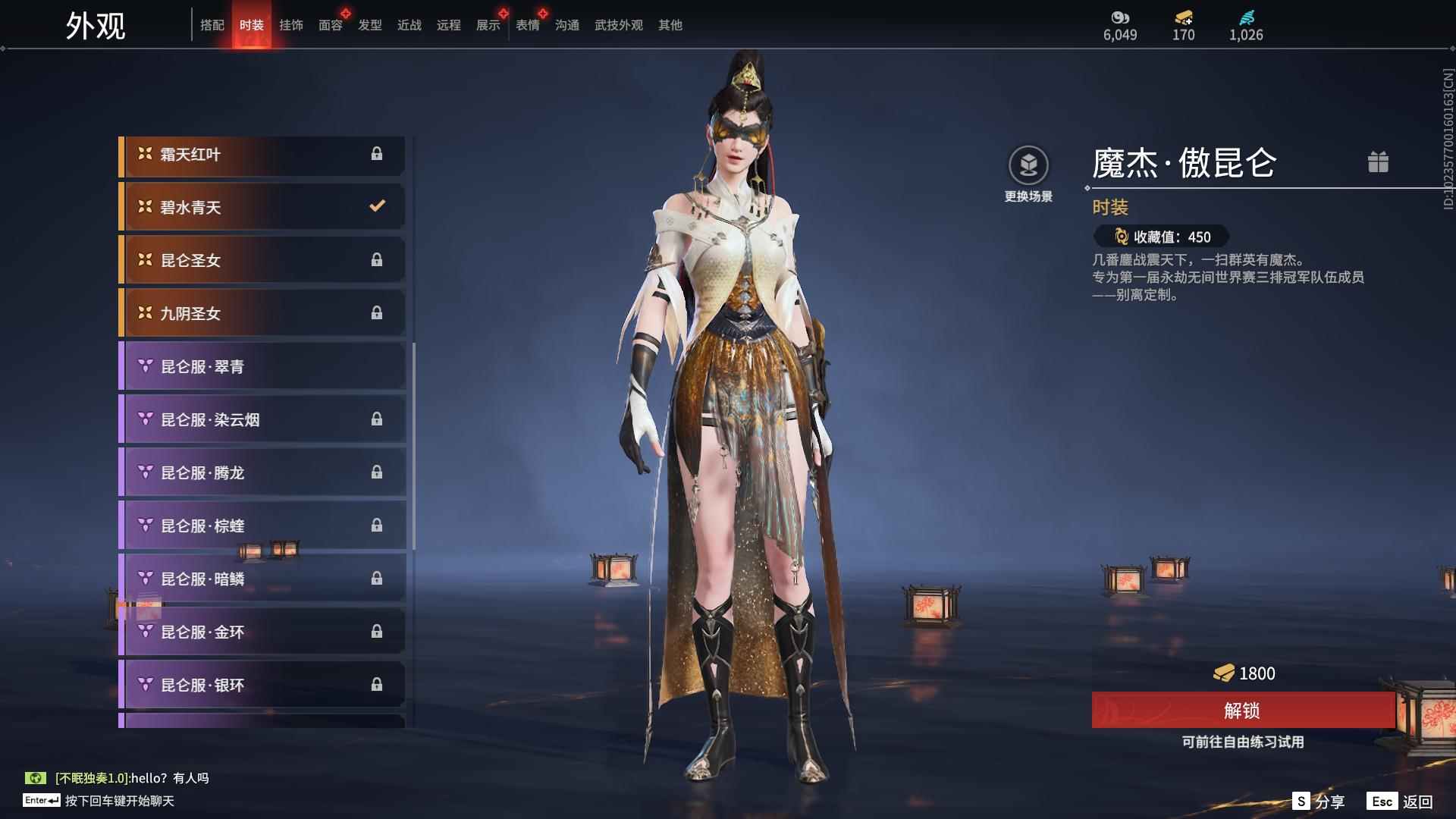Select the 武技外观 tab
The height and width of the screenshot is (819, 1456).
(x=618, y=25)
